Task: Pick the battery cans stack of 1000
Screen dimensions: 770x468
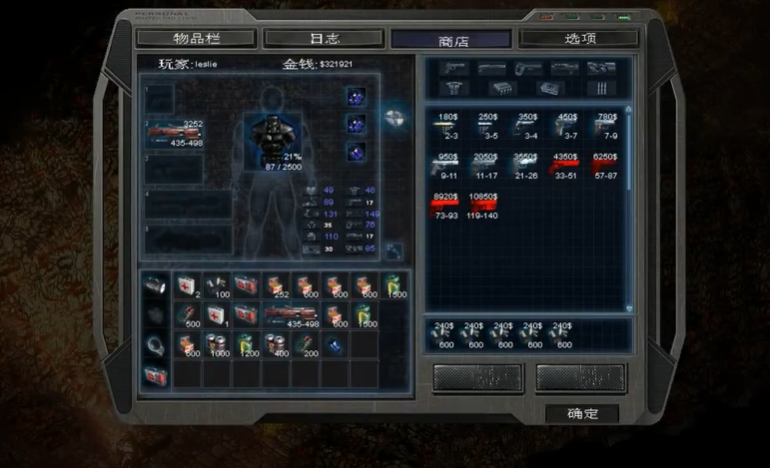Action: tap(217, 345)
